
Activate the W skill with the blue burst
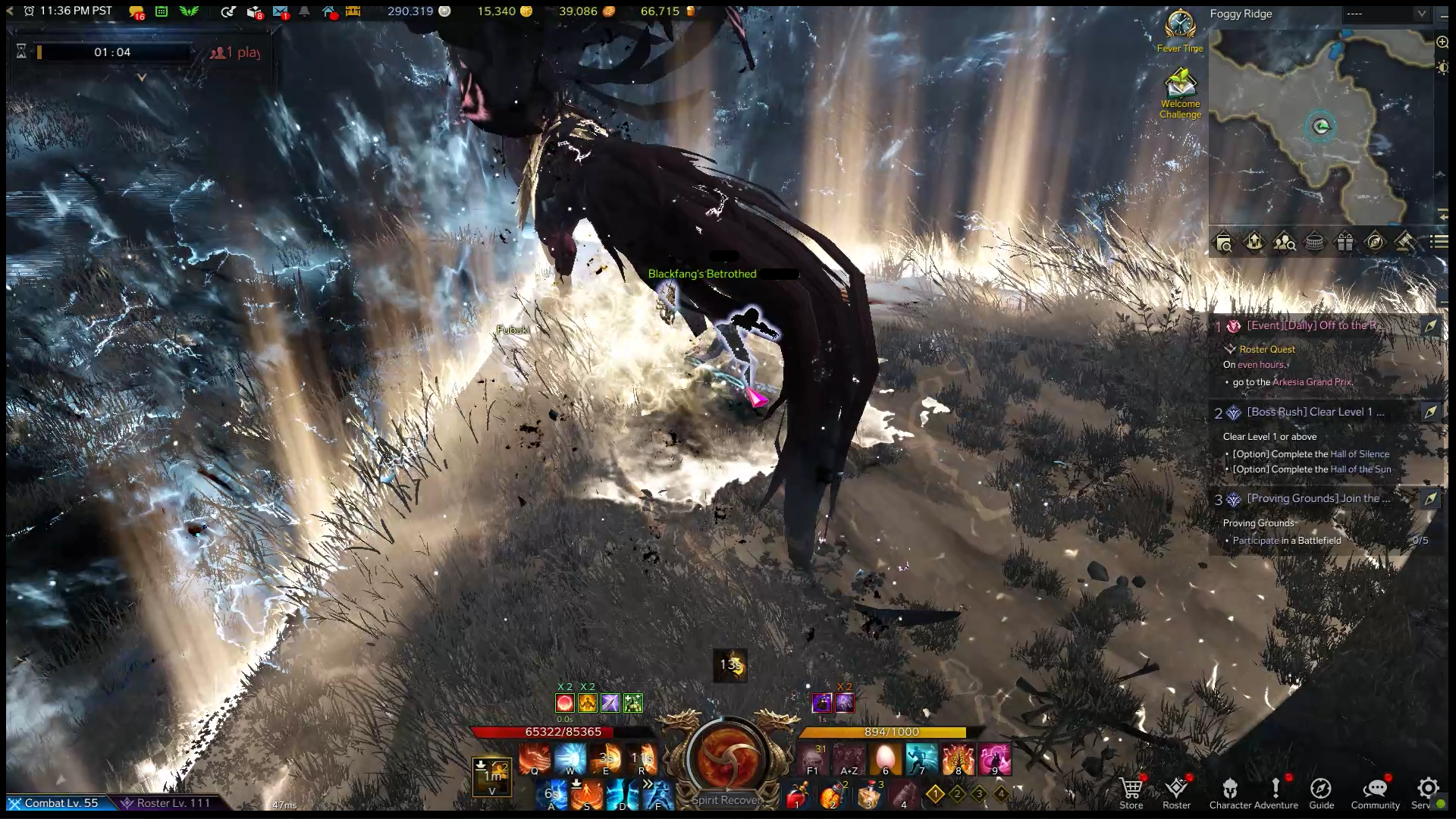[570, 758]
